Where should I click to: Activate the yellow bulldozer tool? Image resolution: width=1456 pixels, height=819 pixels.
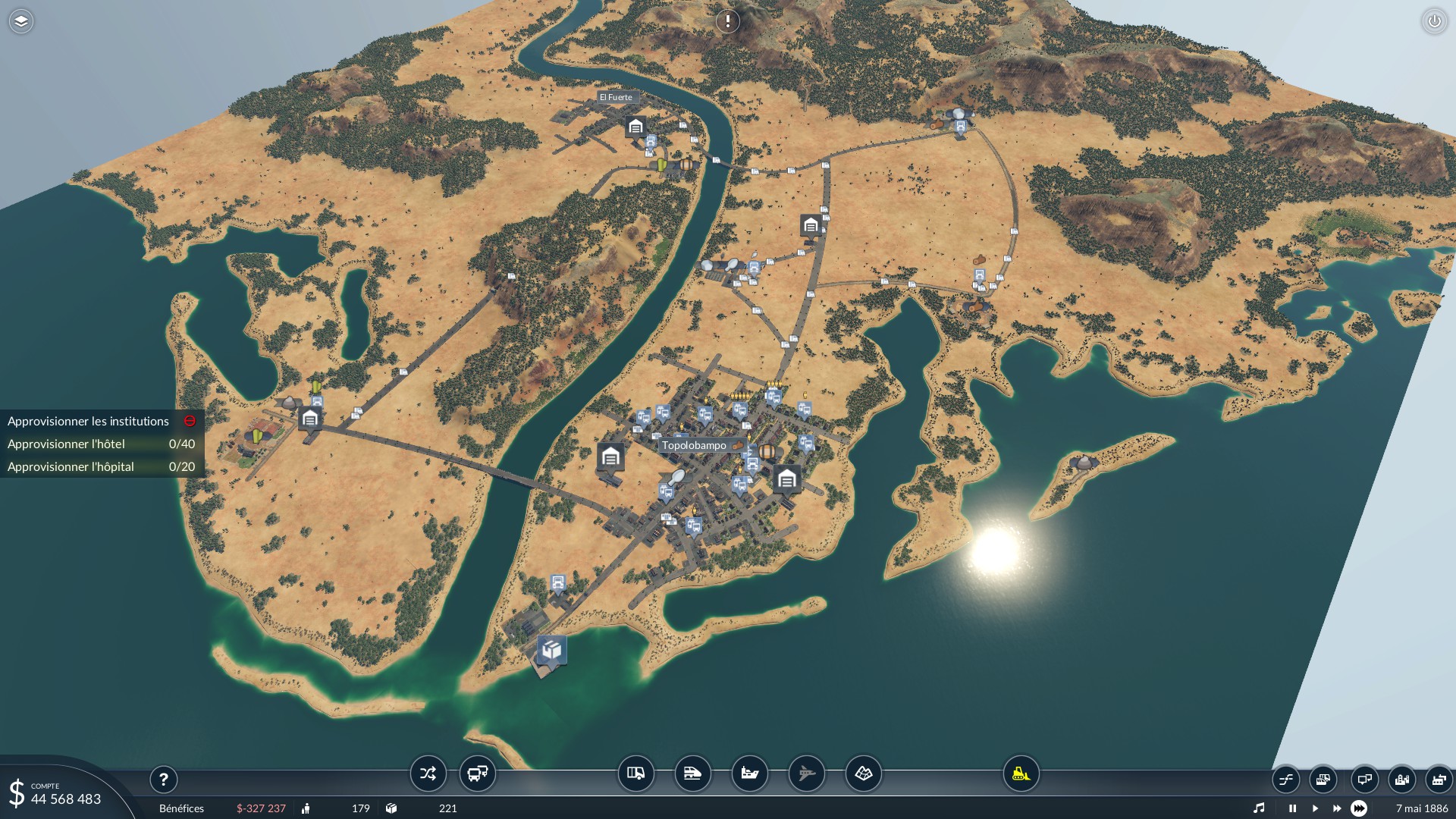(x=1021, y=773)
